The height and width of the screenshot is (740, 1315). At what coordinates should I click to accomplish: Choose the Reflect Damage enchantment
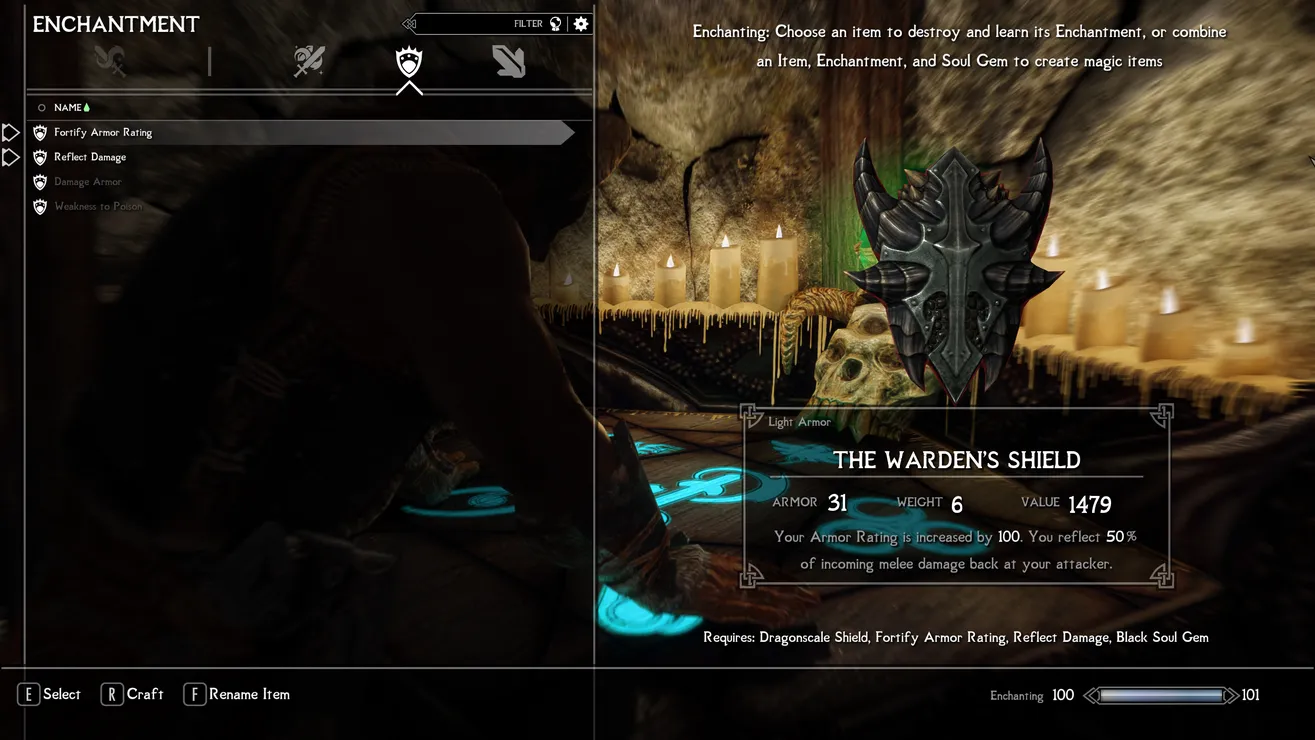coord(90,157)
